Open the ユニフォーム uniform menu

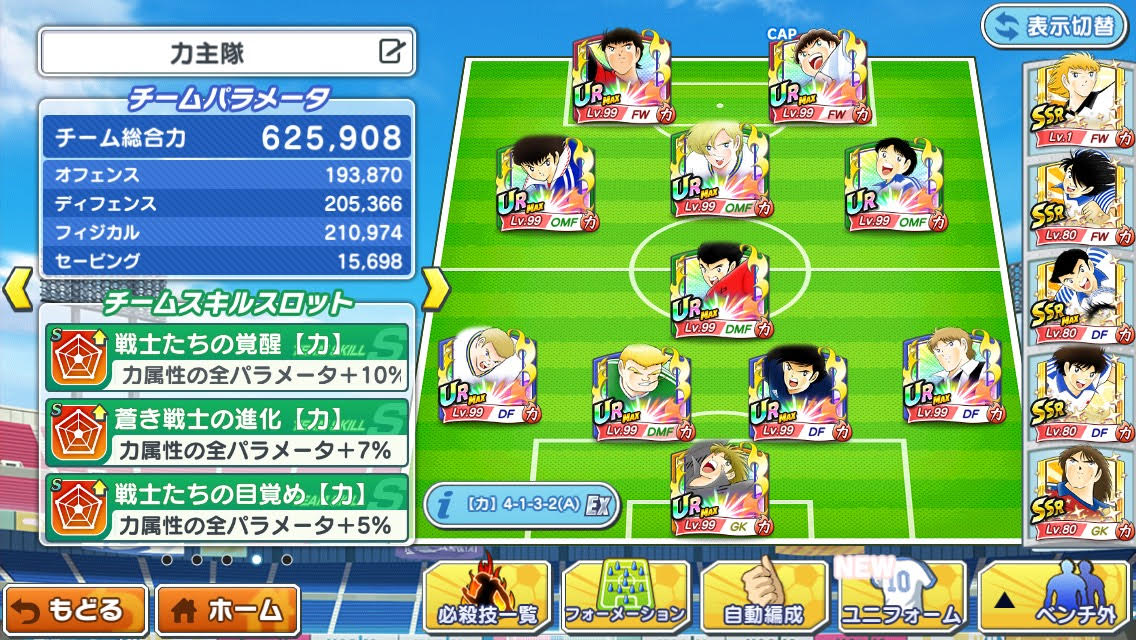point(902,597)
